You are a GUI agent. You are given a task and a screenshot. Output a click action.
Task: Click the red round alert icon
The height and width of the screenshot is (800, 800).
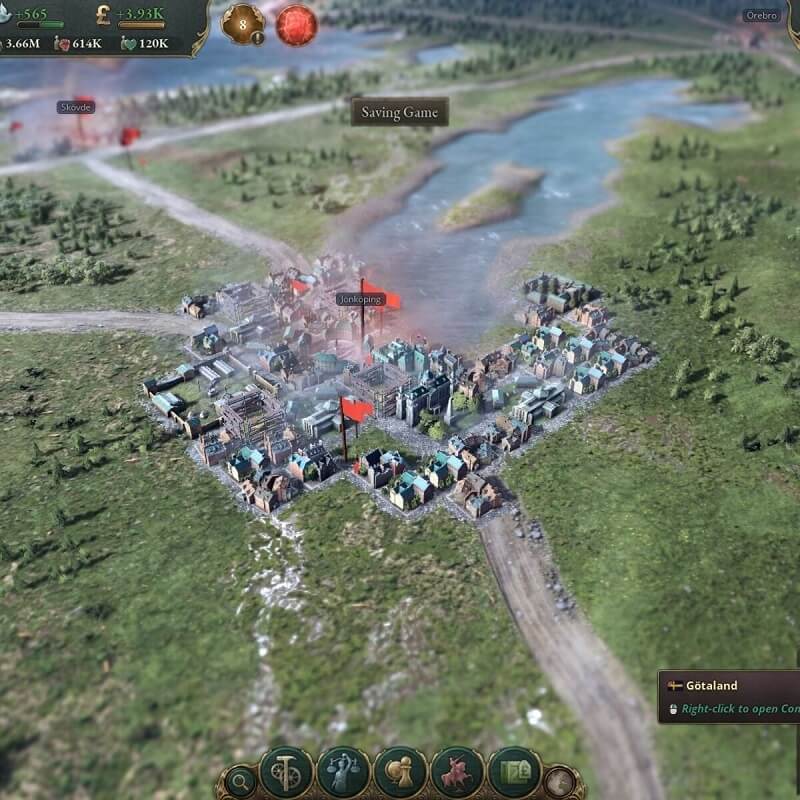coord(296,25)
